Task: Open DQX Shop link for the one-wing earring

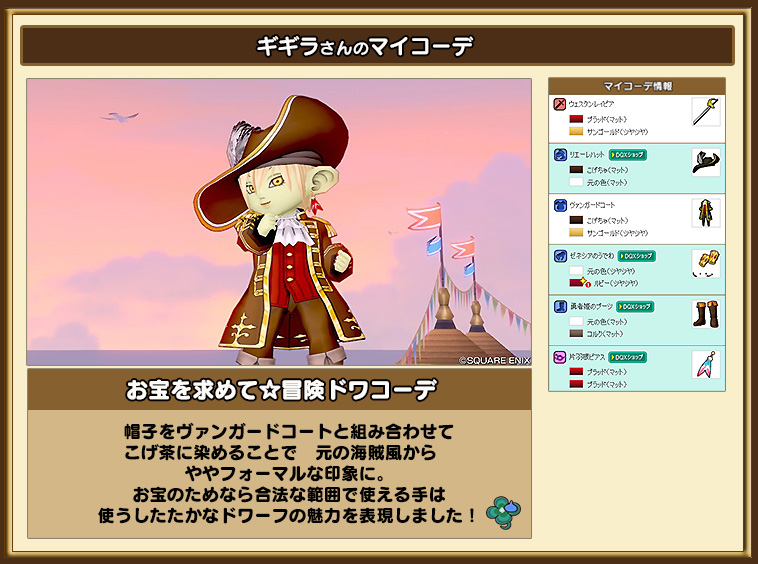Action: pos(627,357)
